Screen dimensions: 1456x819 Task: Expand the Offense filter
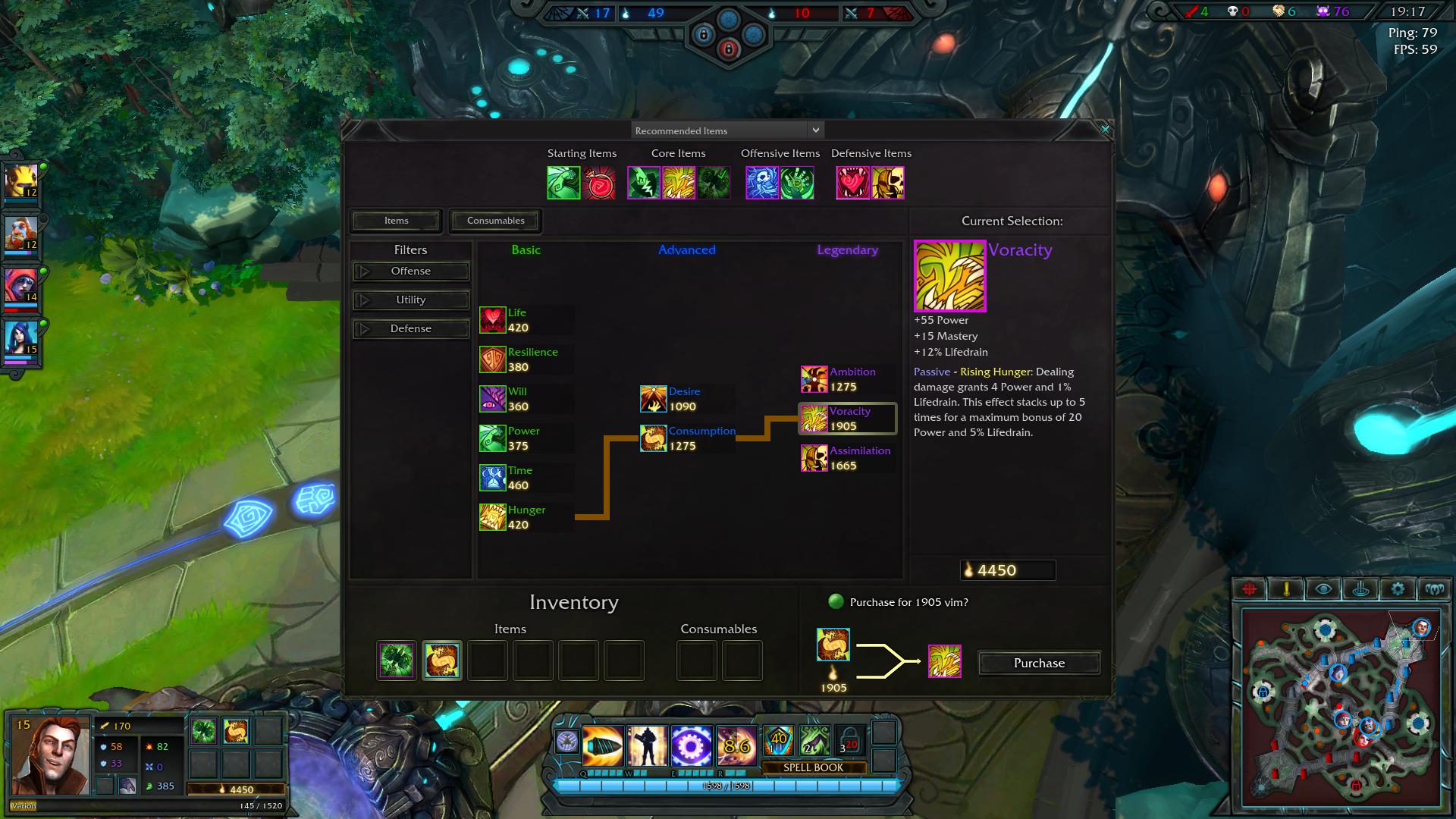click(410, 271)
